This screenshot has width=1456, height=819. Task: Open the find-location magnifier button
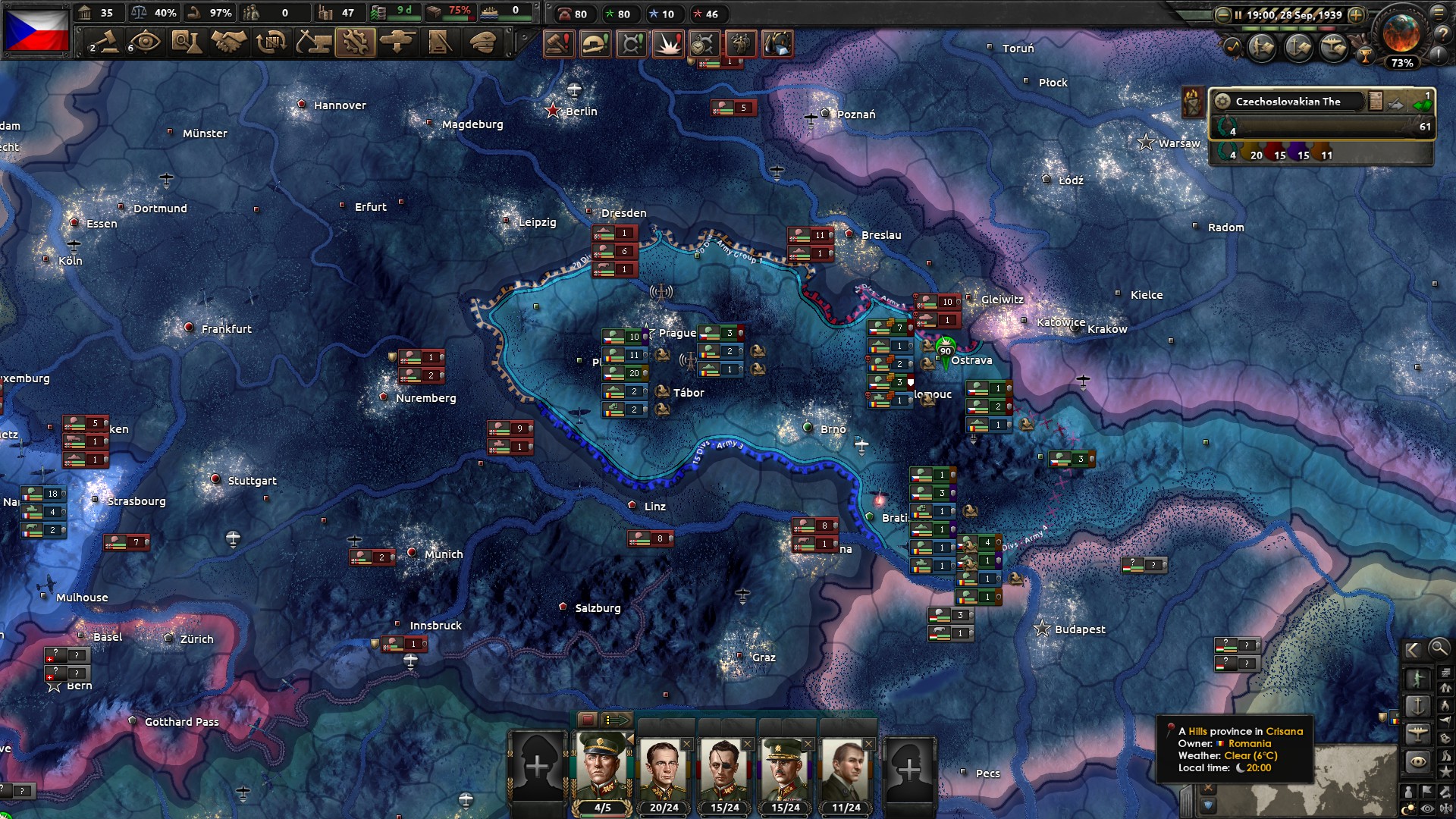click(x=1439, y=648)
